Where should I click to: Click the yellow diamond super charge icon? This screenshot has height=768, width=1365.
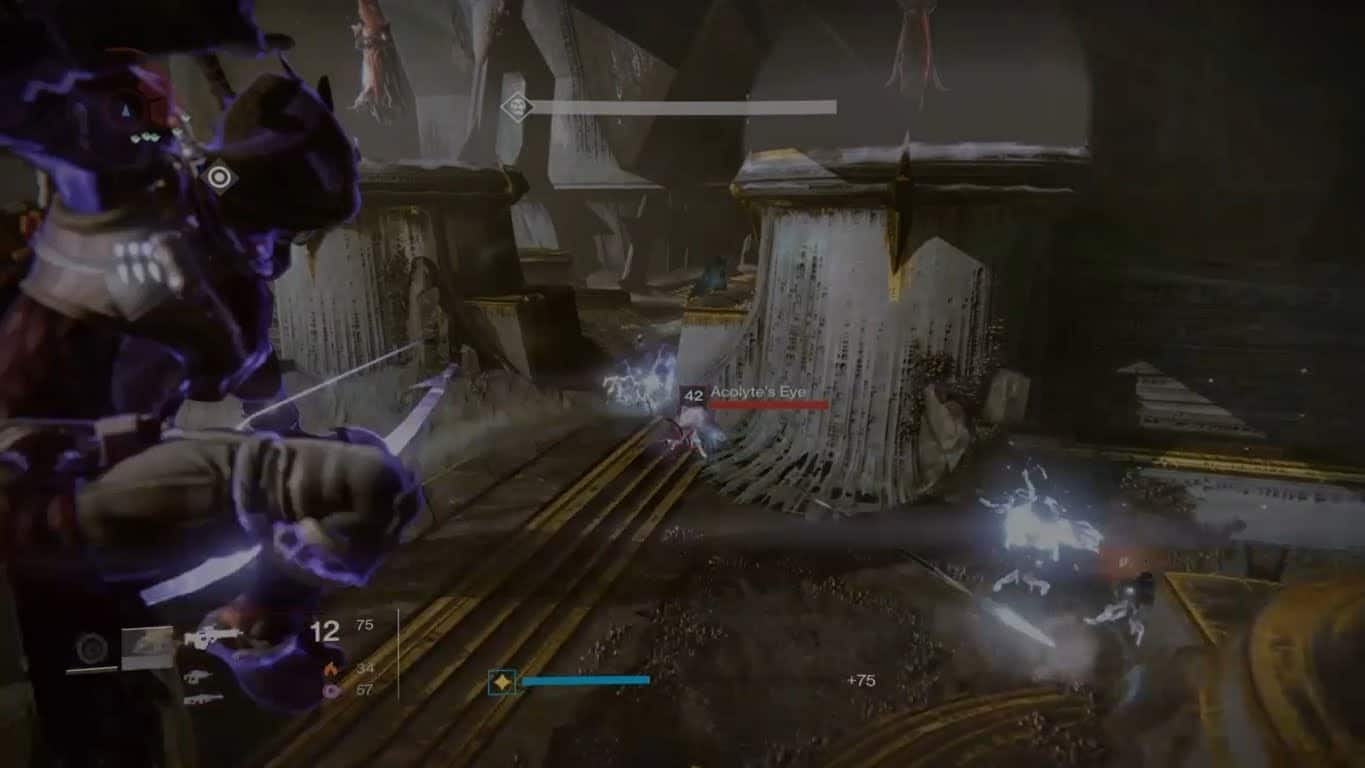(x=501, y=682)
